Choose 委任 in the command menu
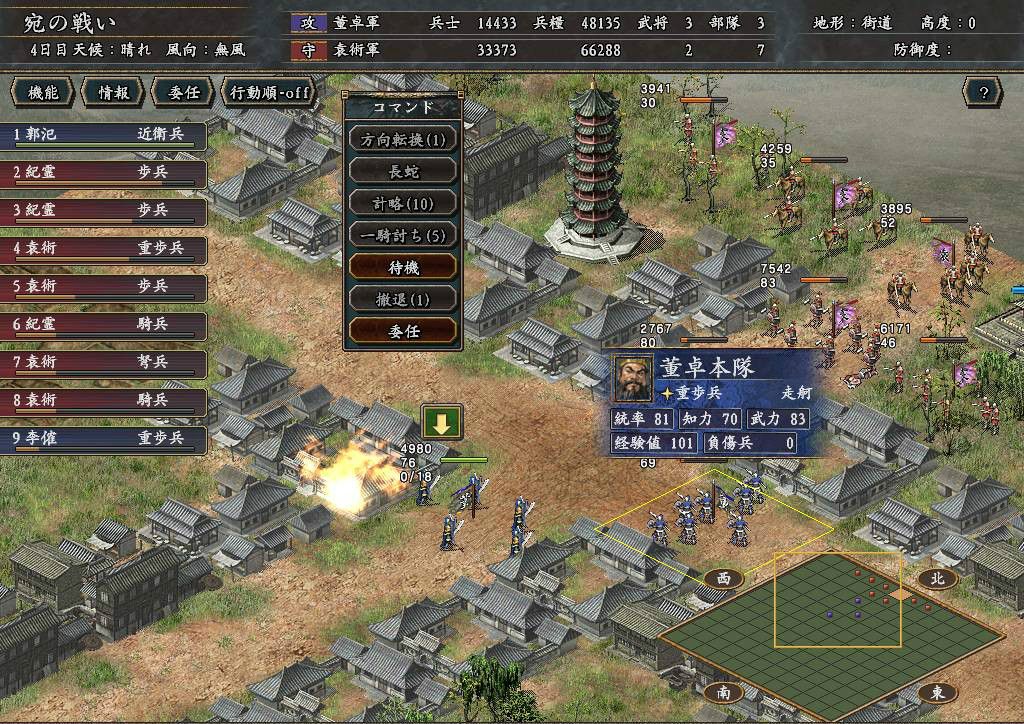 coord(403,330)
